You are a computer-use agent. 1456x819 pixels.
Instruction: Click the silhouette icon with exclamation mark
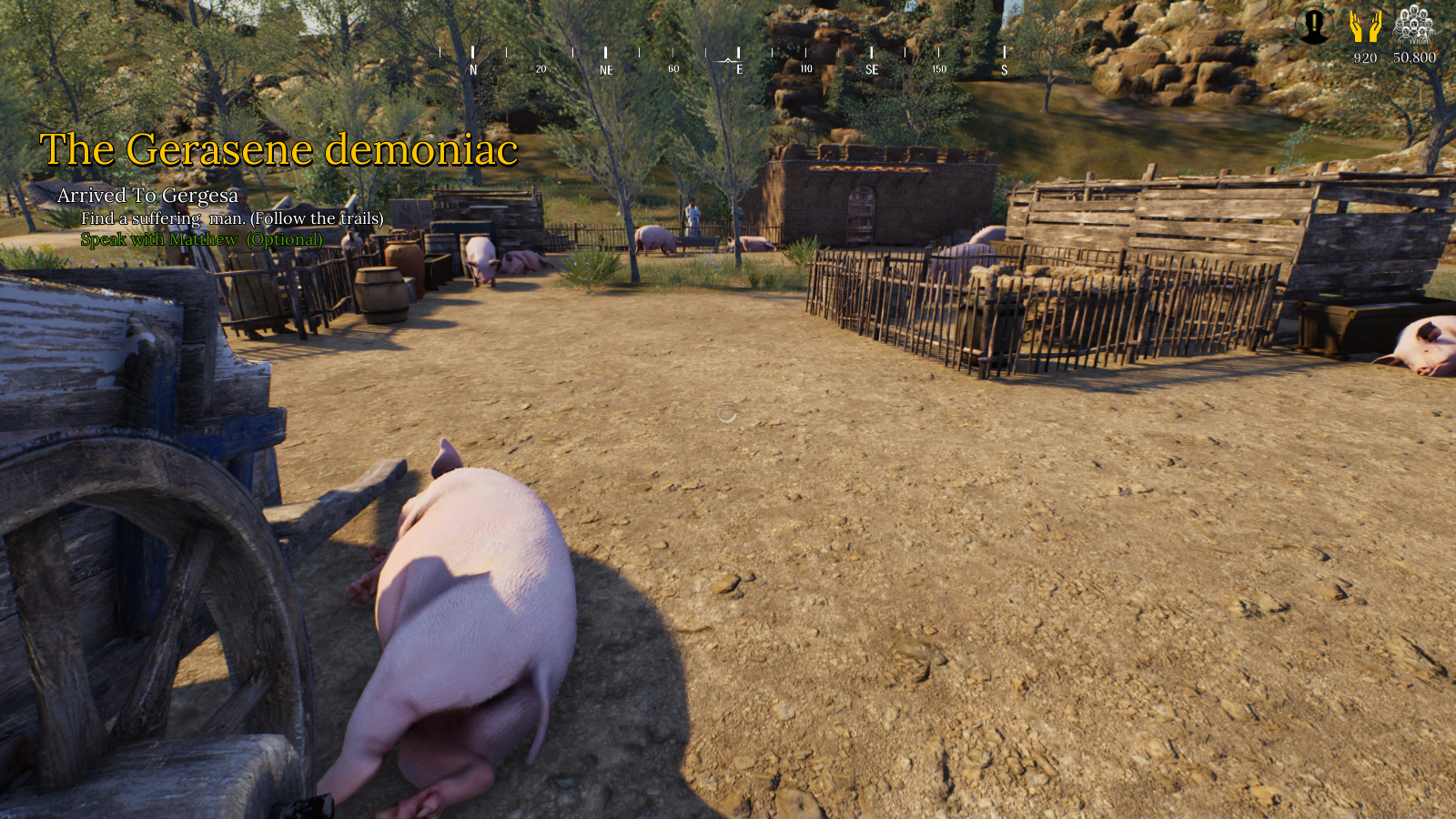(x=1313, y=25)
